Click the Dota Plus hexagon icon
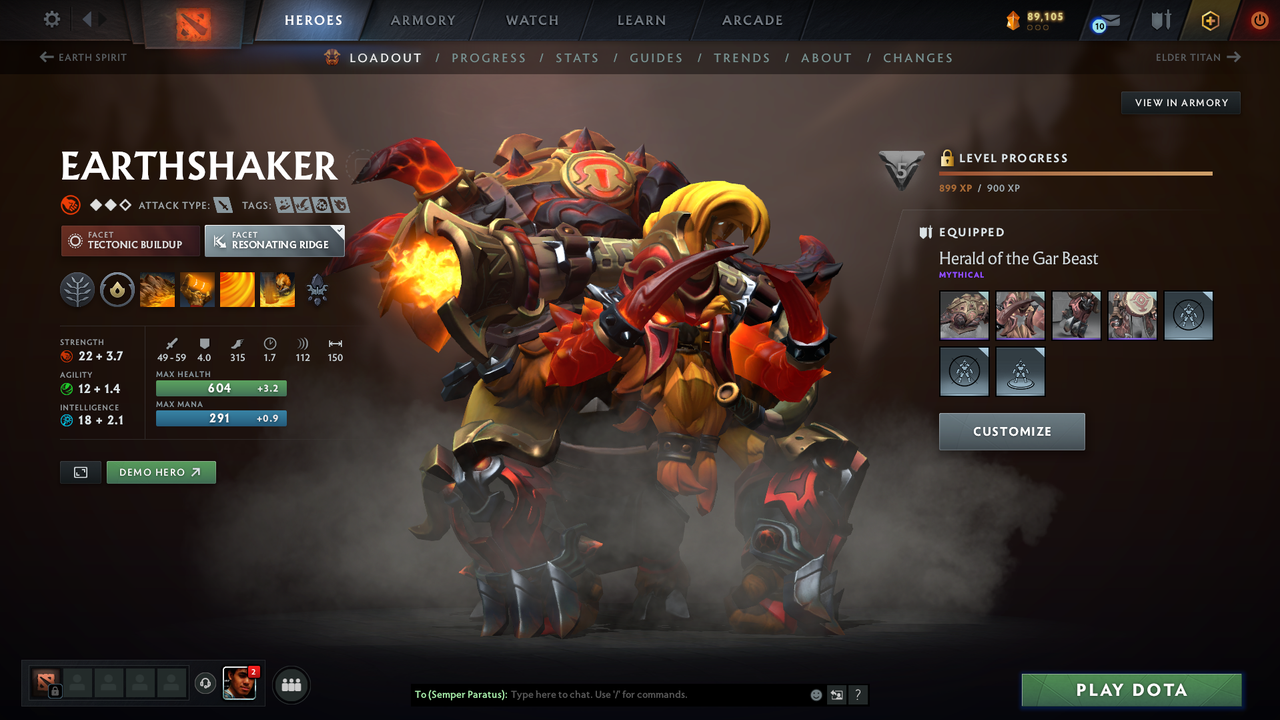This screenshot has width=1280, height=720. (x=1210, y=20)
